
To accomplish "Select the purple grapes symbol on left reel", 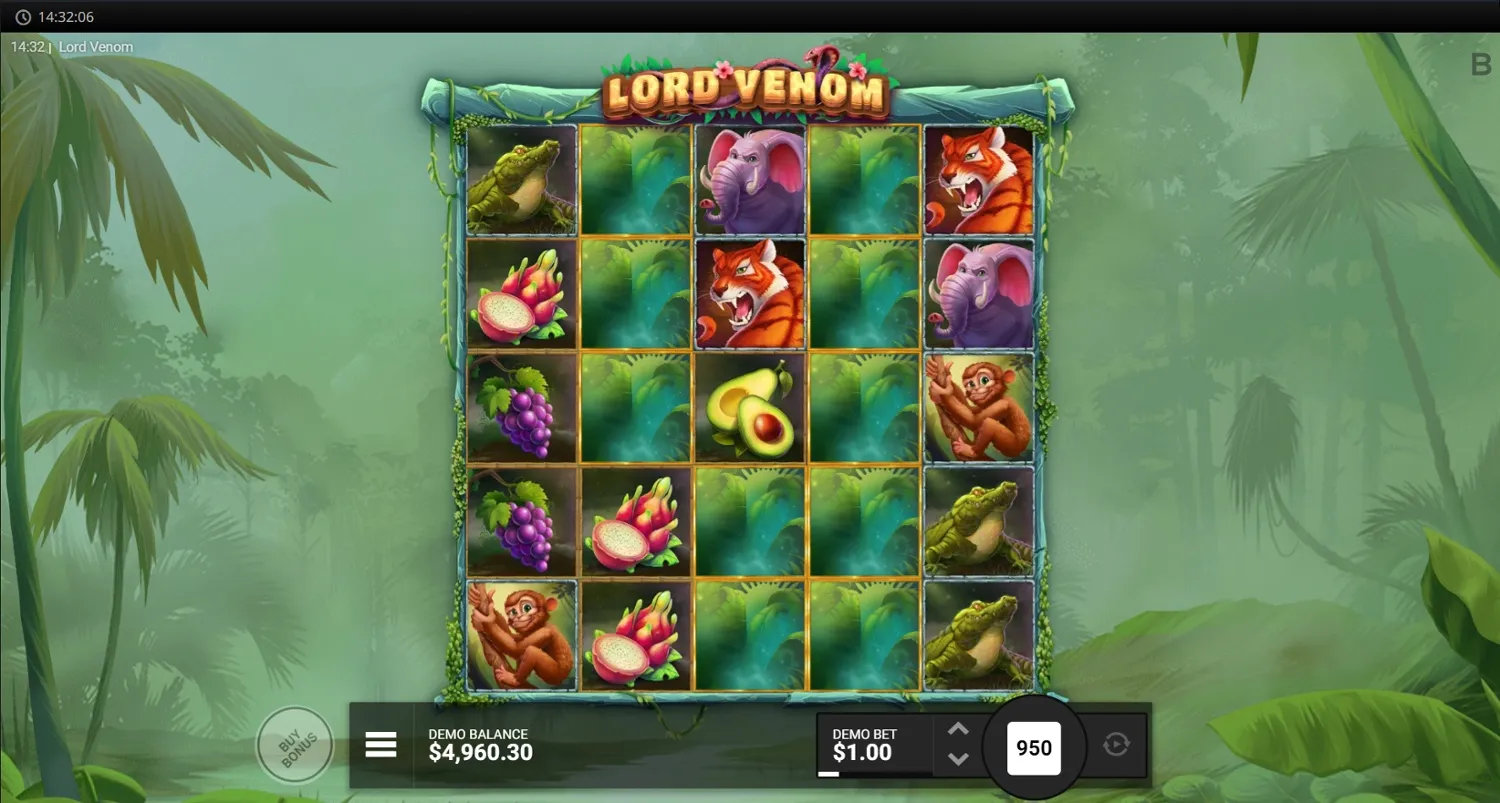I will tap(519, 408).
